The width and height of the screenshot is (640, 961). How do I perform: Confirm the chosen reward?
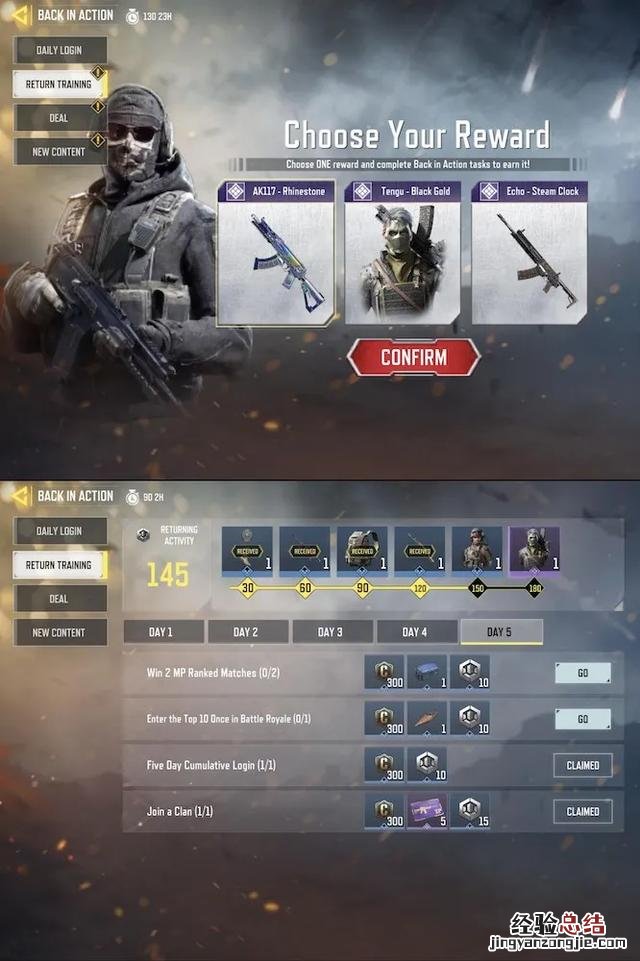tap(413, 357)
